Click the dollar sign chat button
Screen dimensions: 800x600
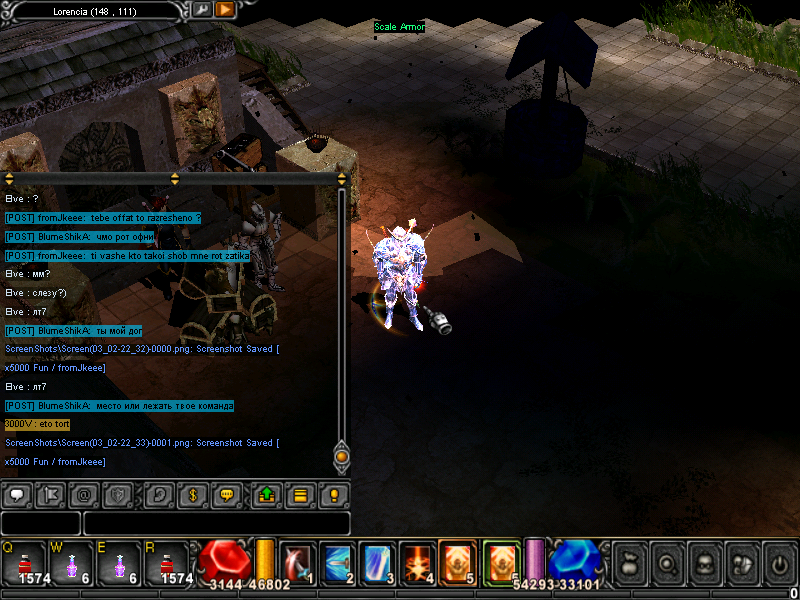click(192, 494)
